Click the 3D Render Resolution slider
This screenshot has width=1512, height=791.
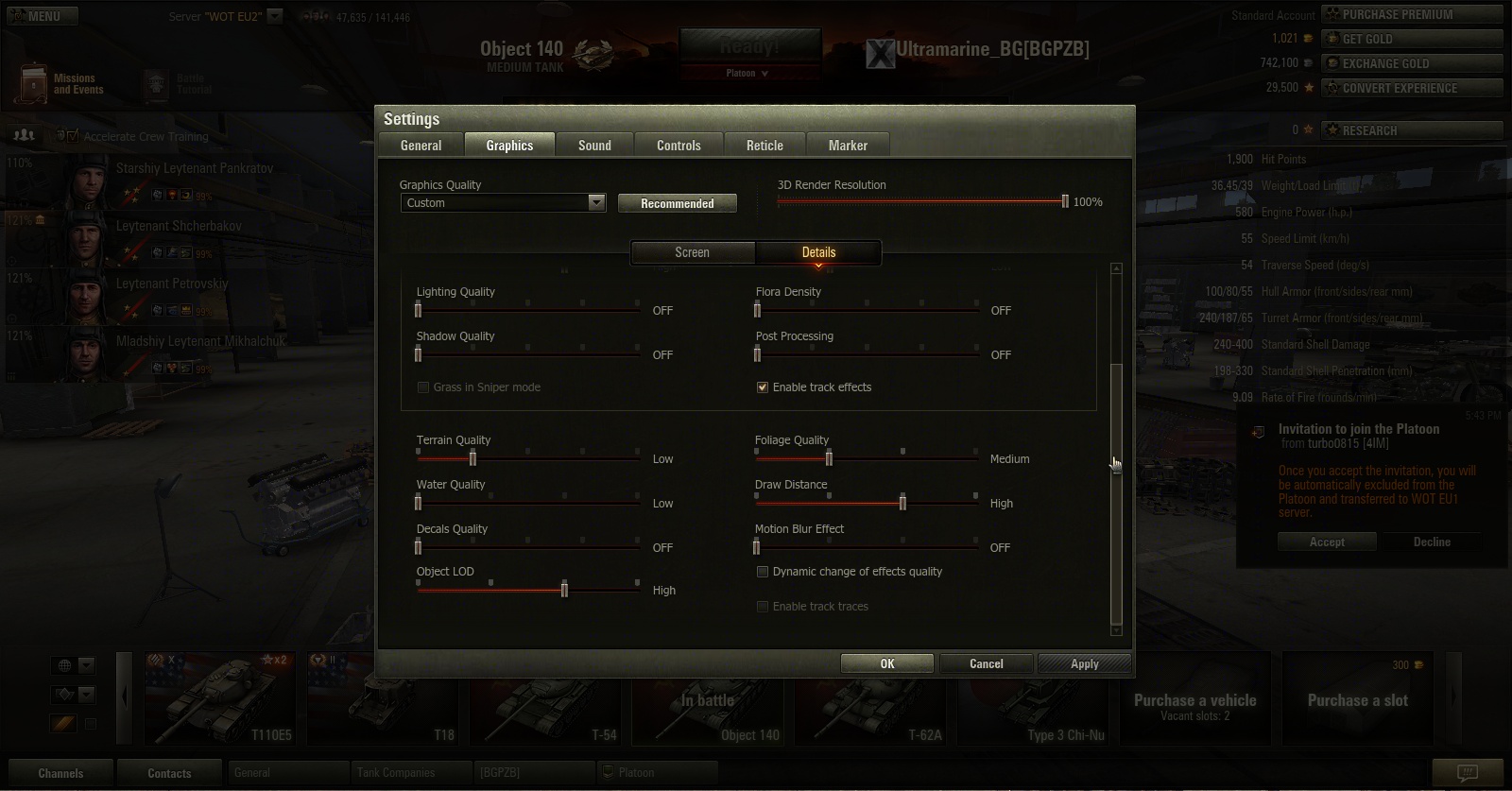(x=1065, y=201)
